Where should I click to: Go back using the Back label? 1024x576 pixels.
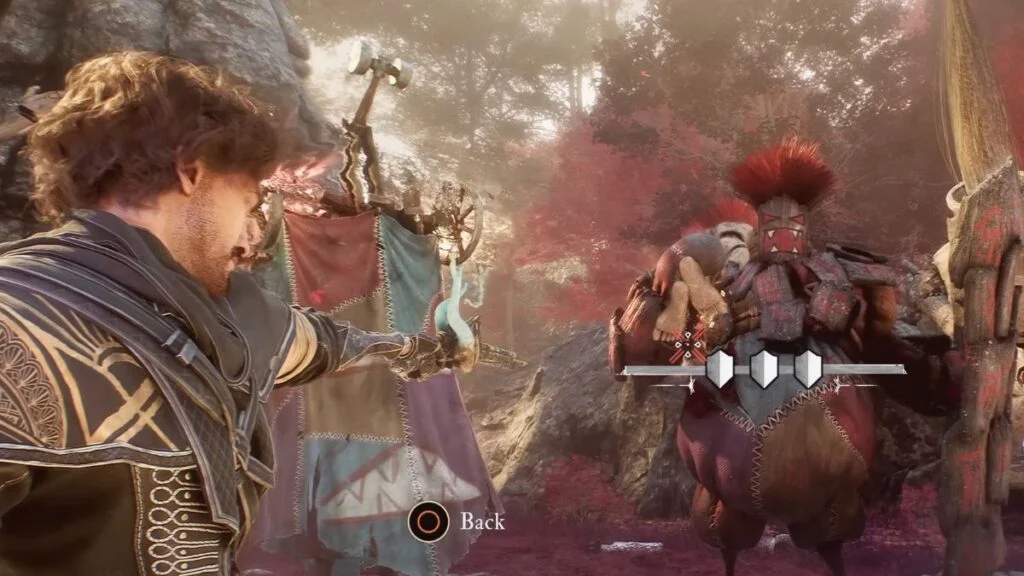pos(481,521)
